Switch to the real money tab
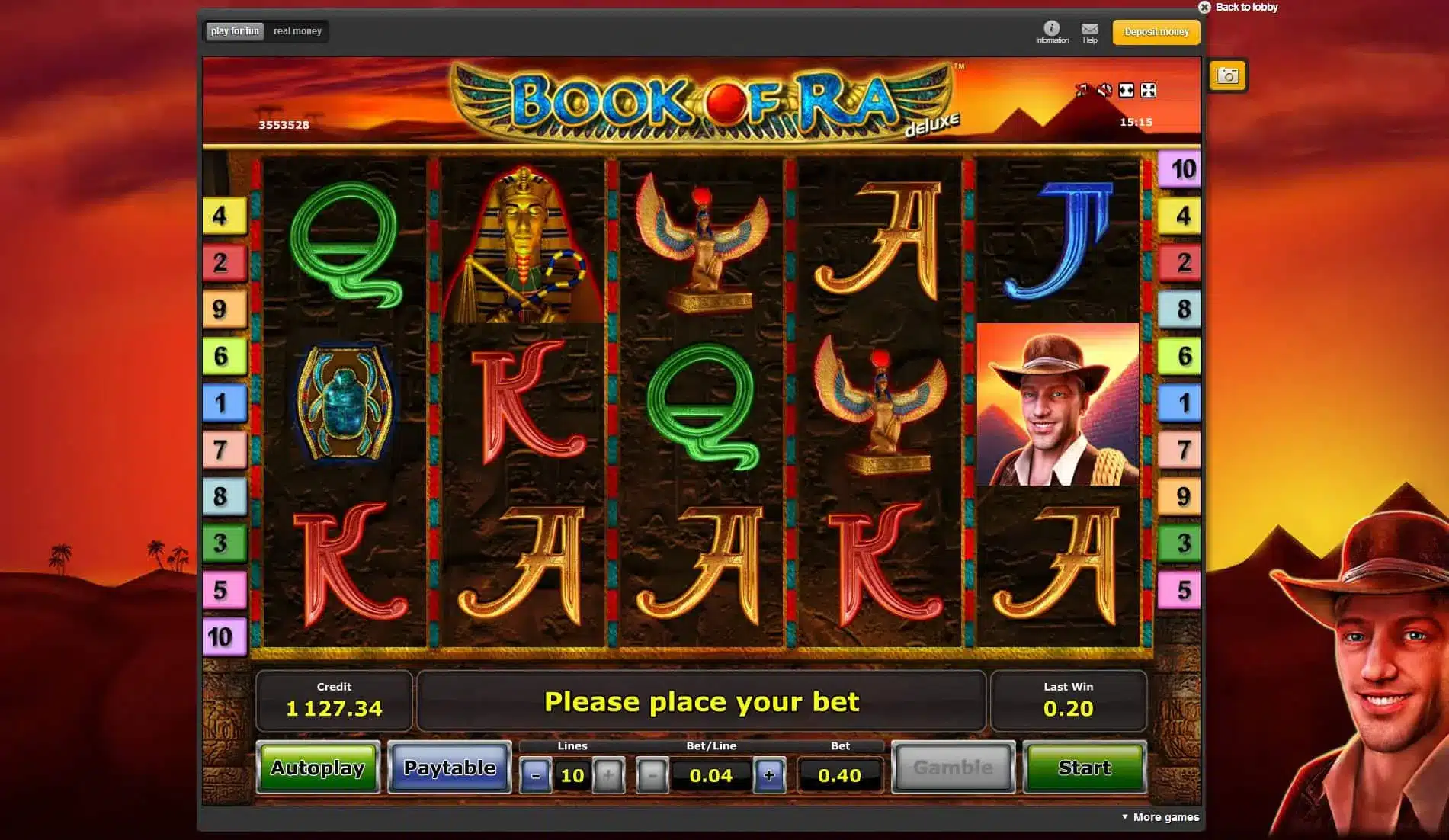1449x840 pixels. coord(297,31)
